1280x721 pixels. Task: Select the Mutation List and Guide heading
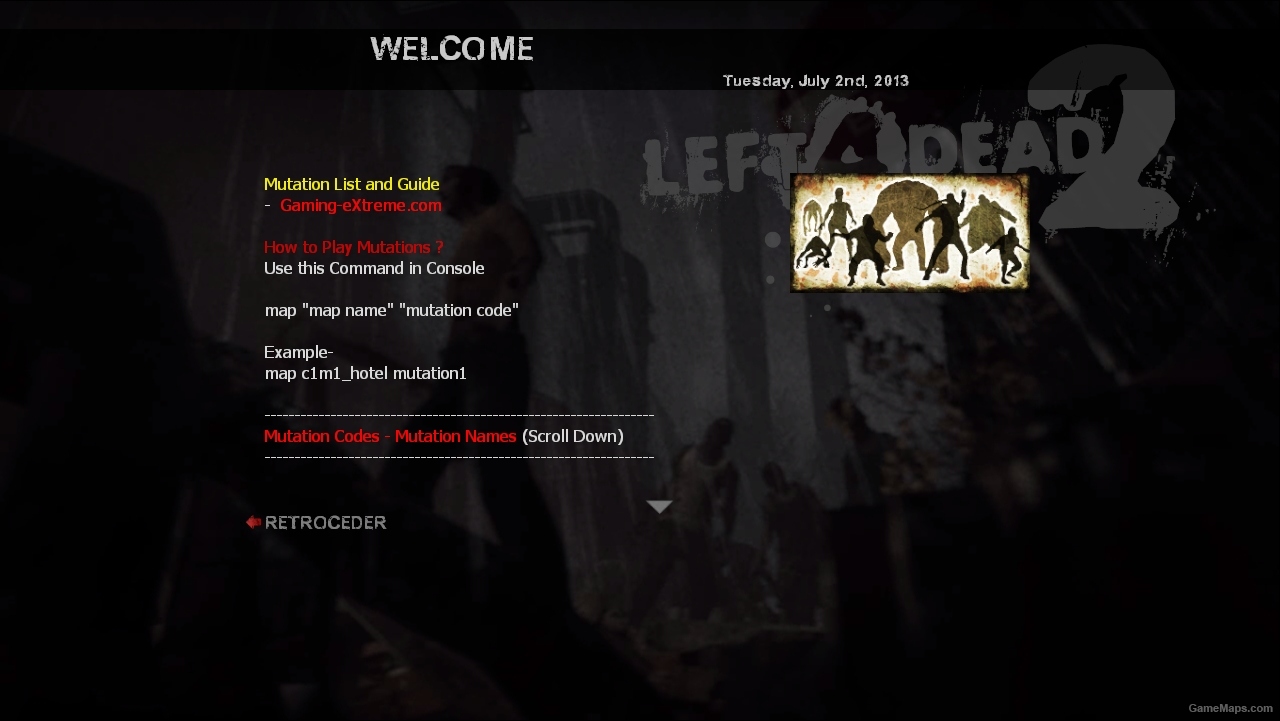[351, 184]
